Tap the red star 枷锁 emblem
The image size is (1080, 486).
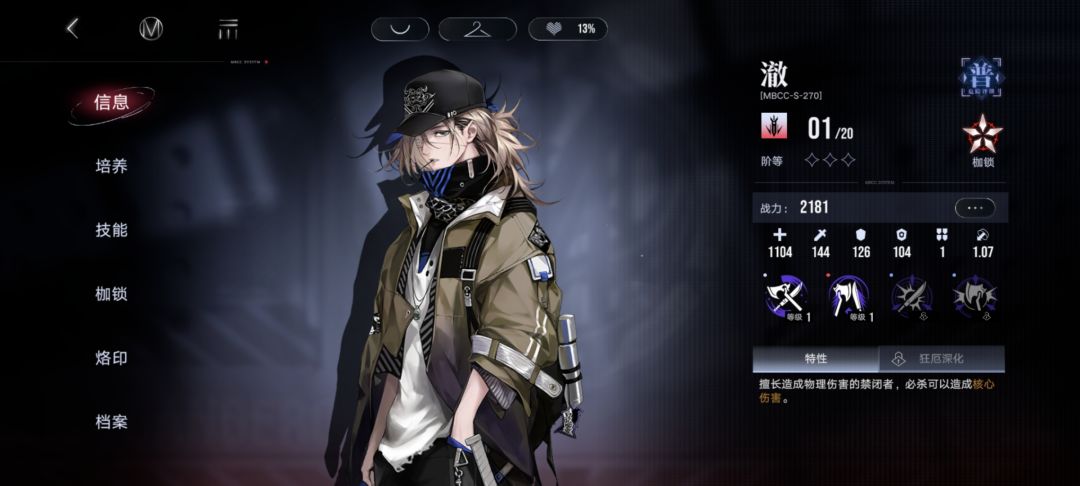[x=982, y=137]
